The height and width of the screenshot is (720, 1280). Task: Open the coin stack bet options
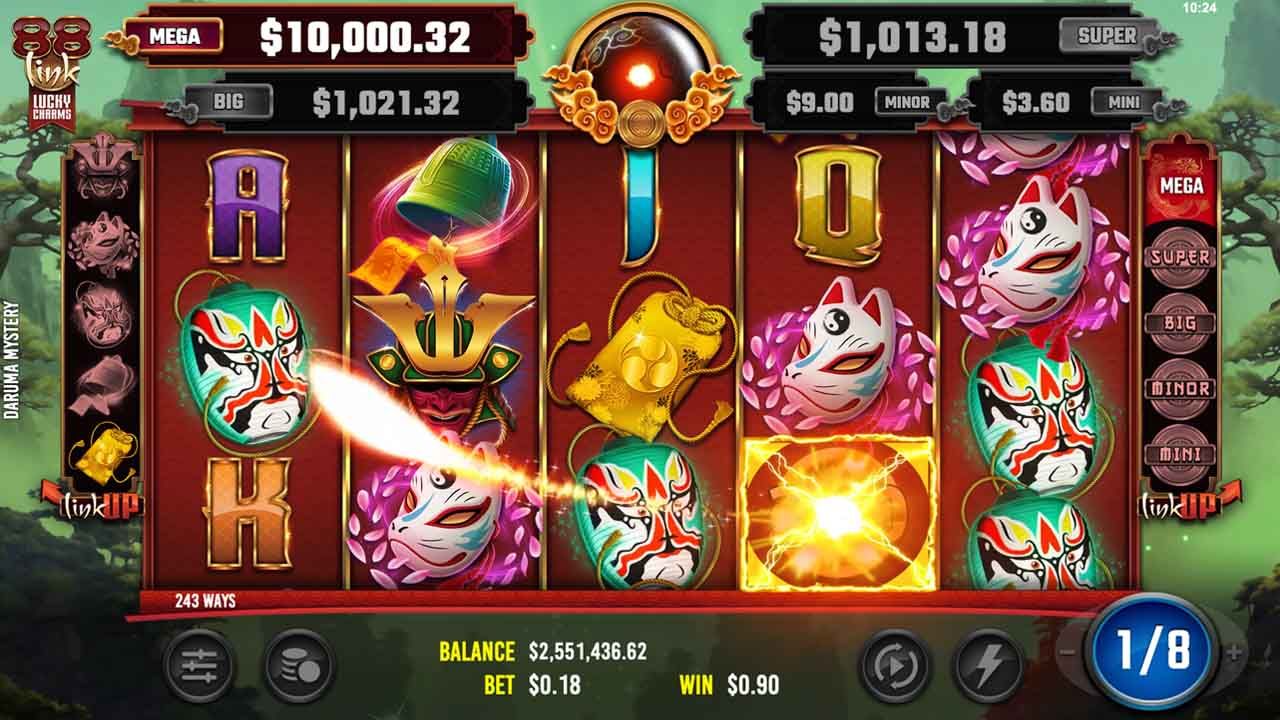(x=299, y=664)
